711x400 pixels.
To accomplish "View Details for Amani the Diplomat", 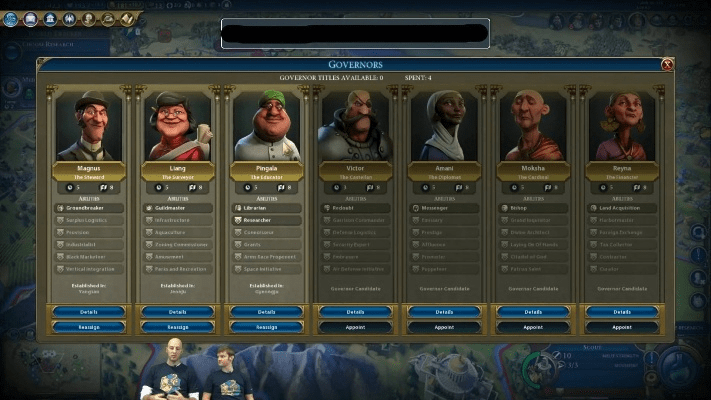I will (444, 312).
